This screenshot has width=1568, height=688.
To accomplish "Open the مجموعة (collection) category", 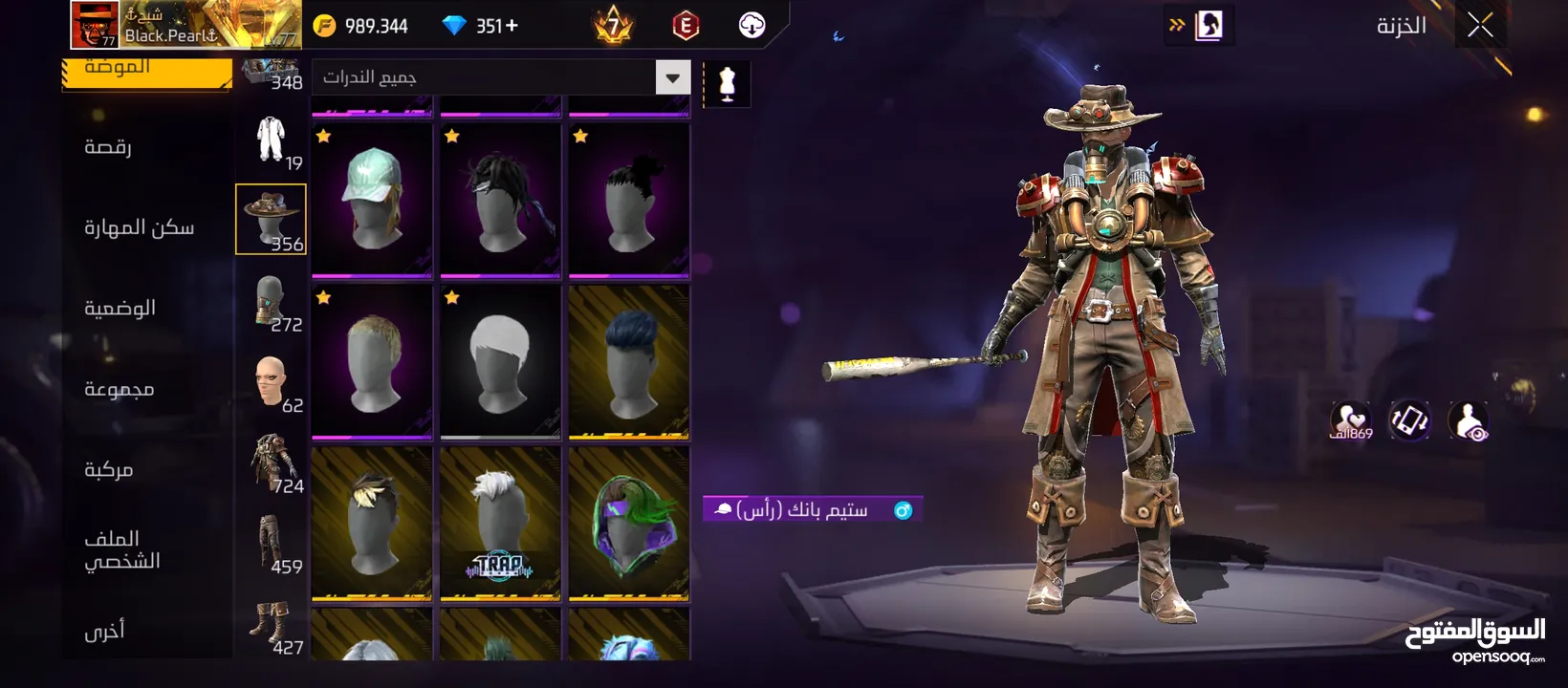I will click(x=119, y=389).
